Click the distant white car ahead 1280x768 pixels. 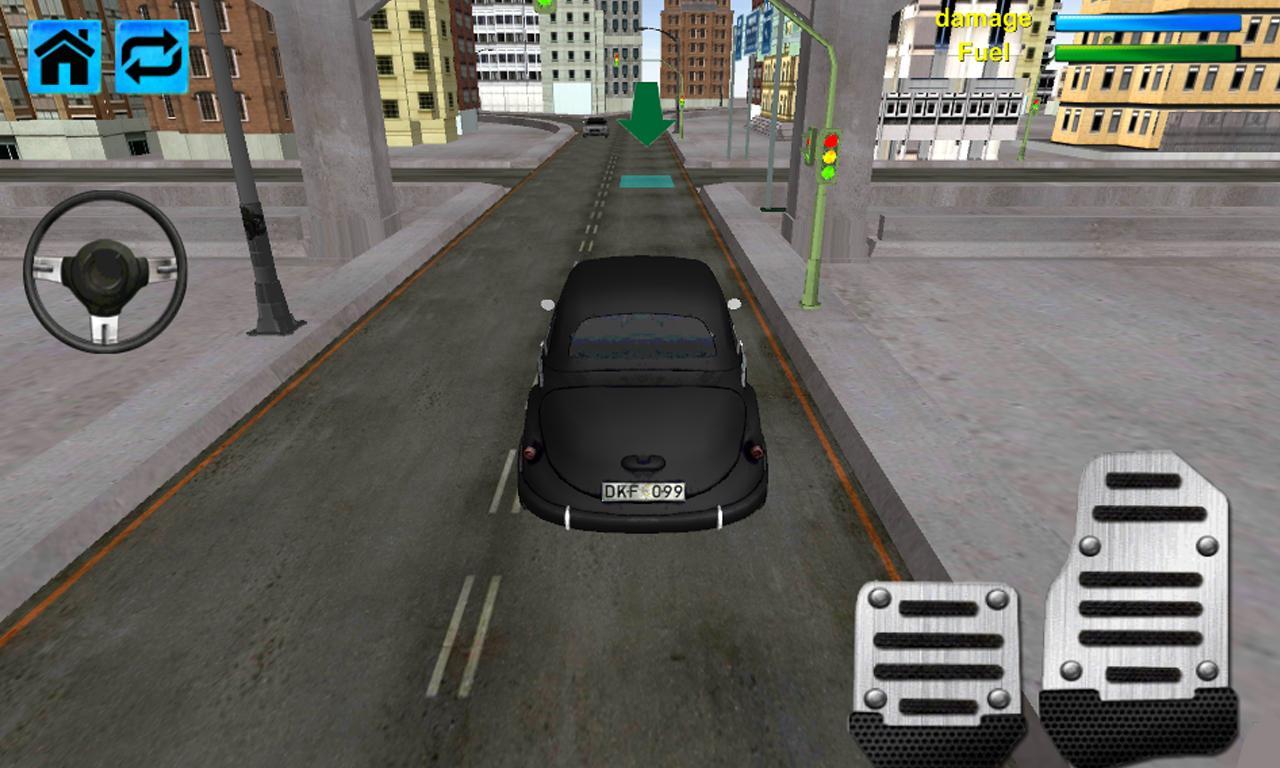pyautogui.click(x=596, y=128)
